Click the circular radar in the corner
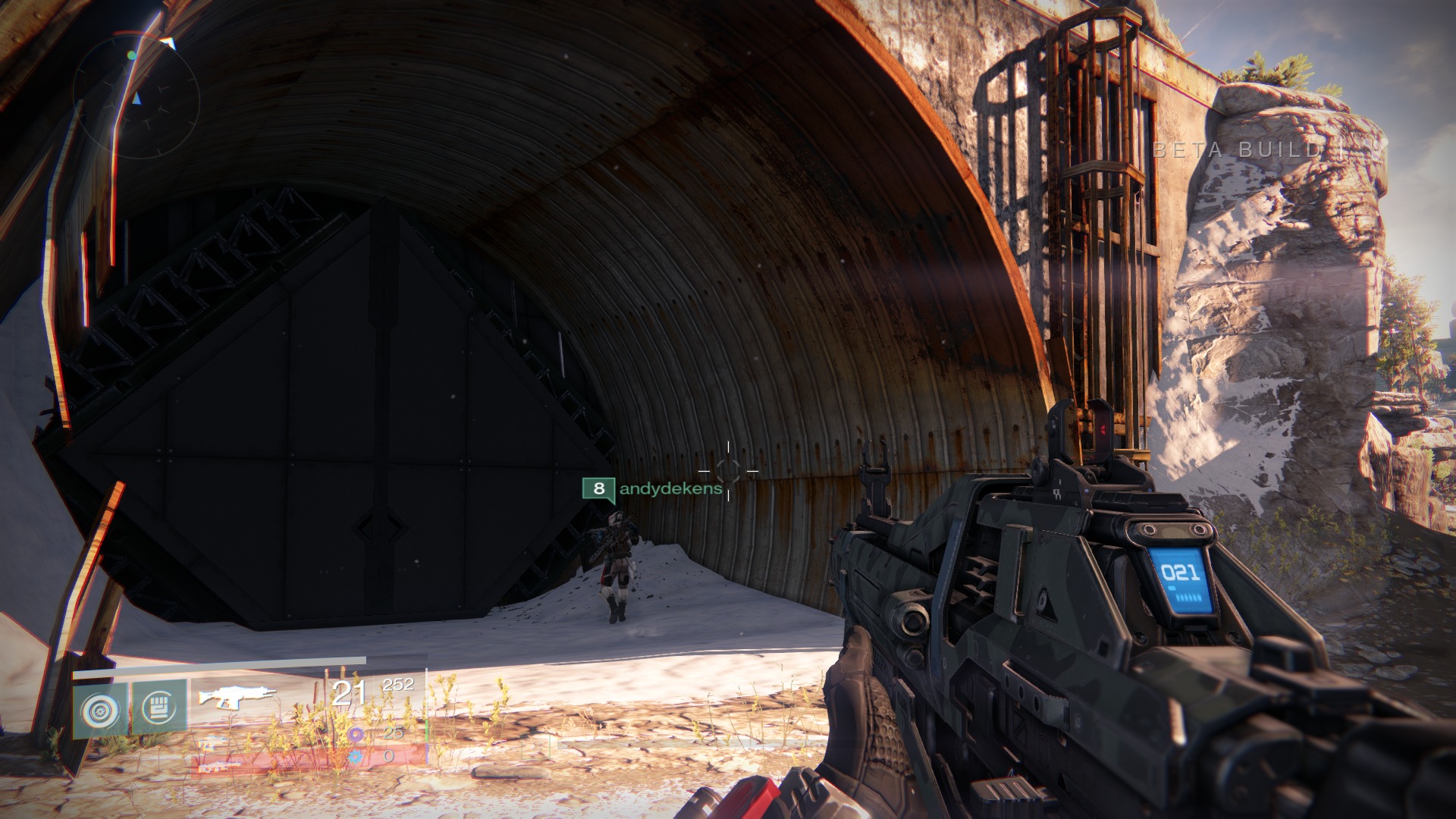1456x819 pixels. click(136, 96)
